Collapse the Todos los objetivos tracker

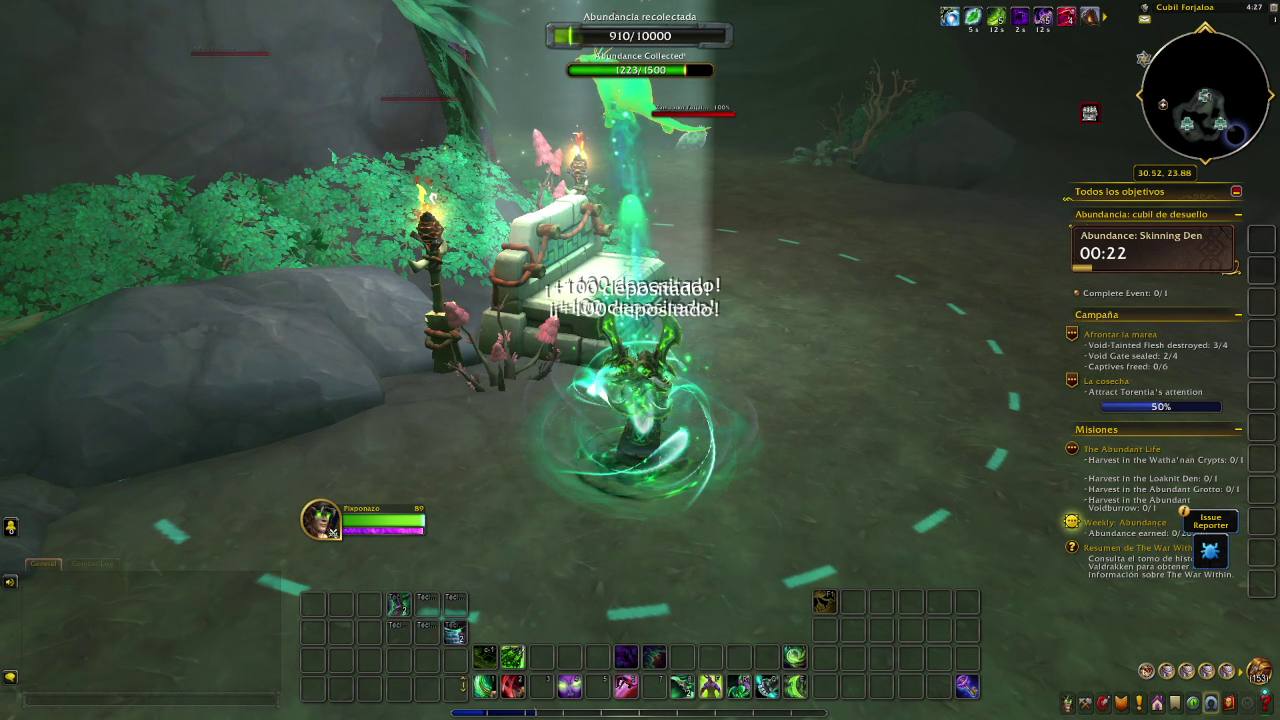pyautogui.click(x=1236, y=191)
